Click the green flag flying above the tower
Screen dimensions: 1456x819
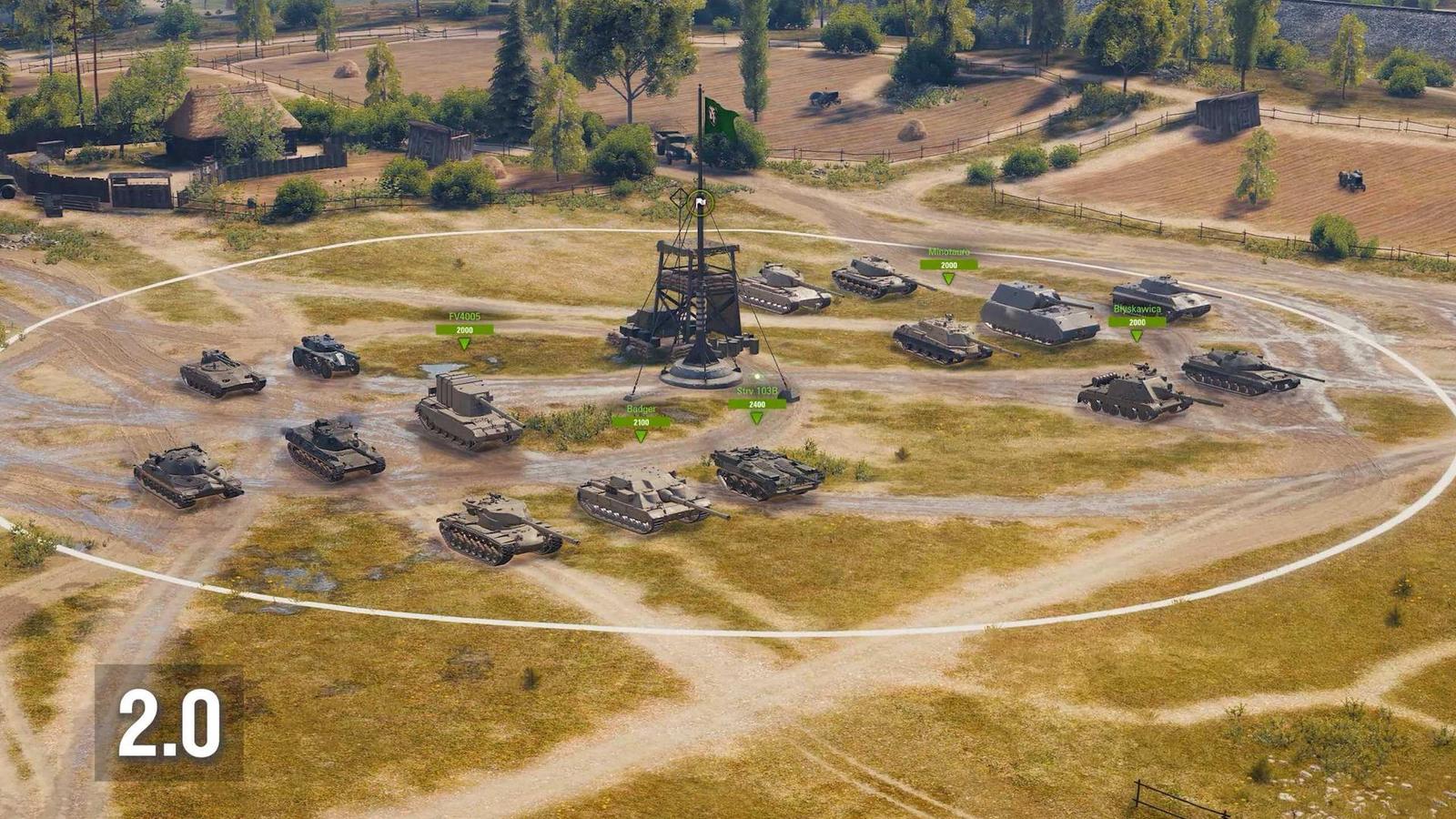click(x=720, y=116)
